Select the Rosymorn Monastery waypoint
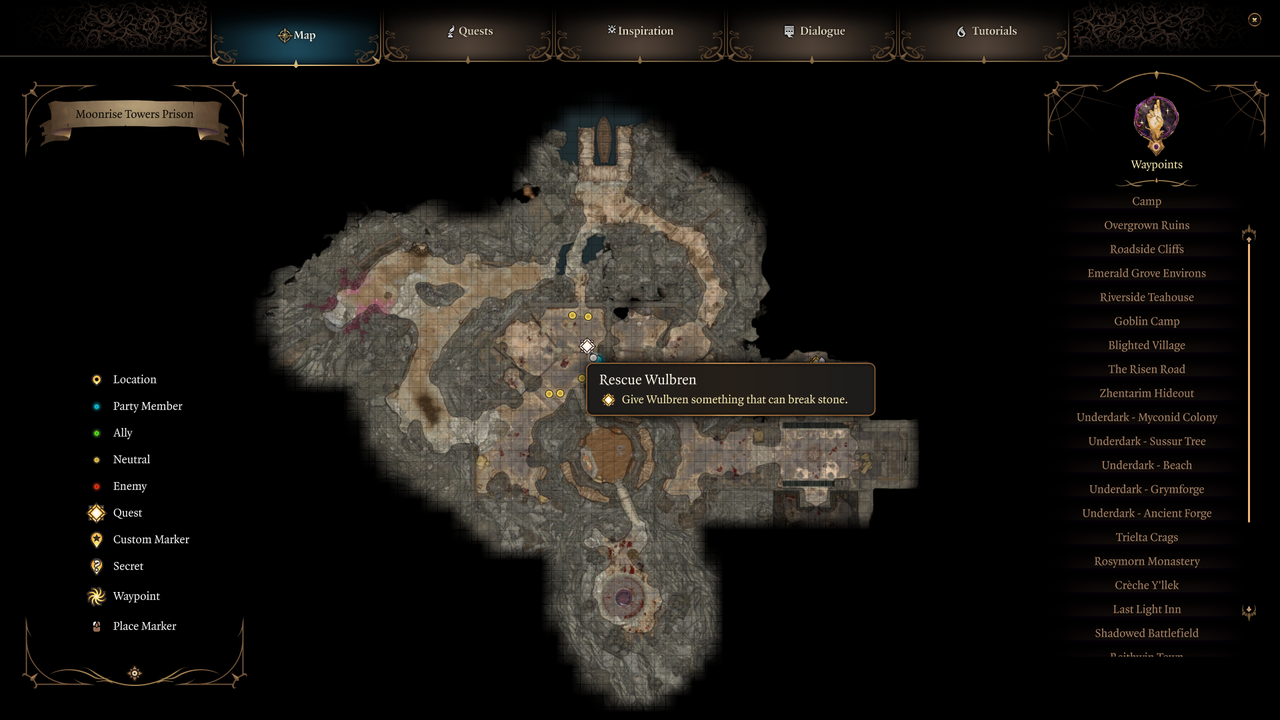This screenshot has width=1280, height=720. click(1146, 561)
